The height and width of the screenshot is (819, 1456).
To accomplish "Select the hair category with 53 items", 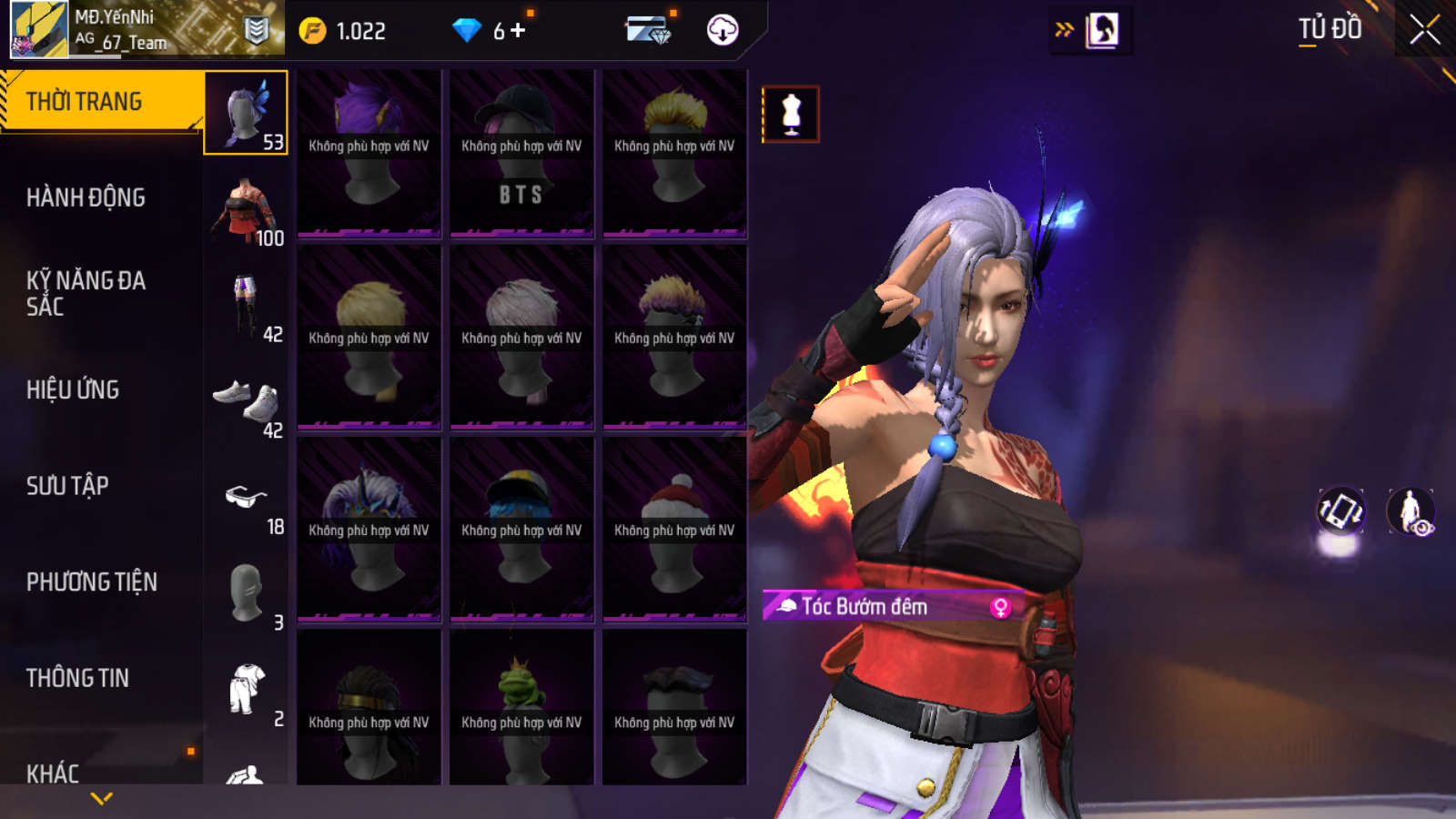I will tap(246, 113).
